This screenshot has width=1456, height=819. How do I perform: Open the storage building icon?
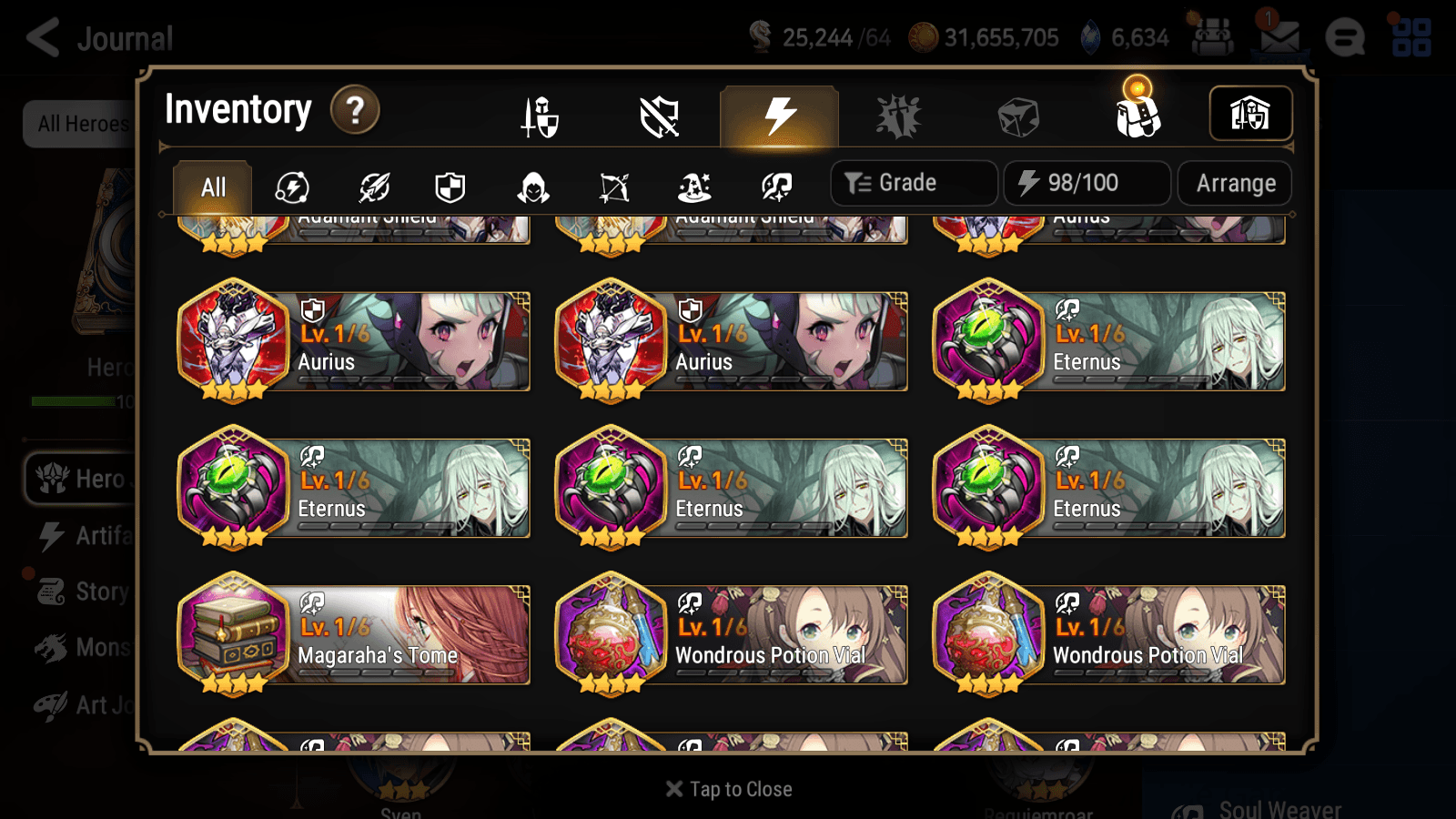pos(1249,113)
